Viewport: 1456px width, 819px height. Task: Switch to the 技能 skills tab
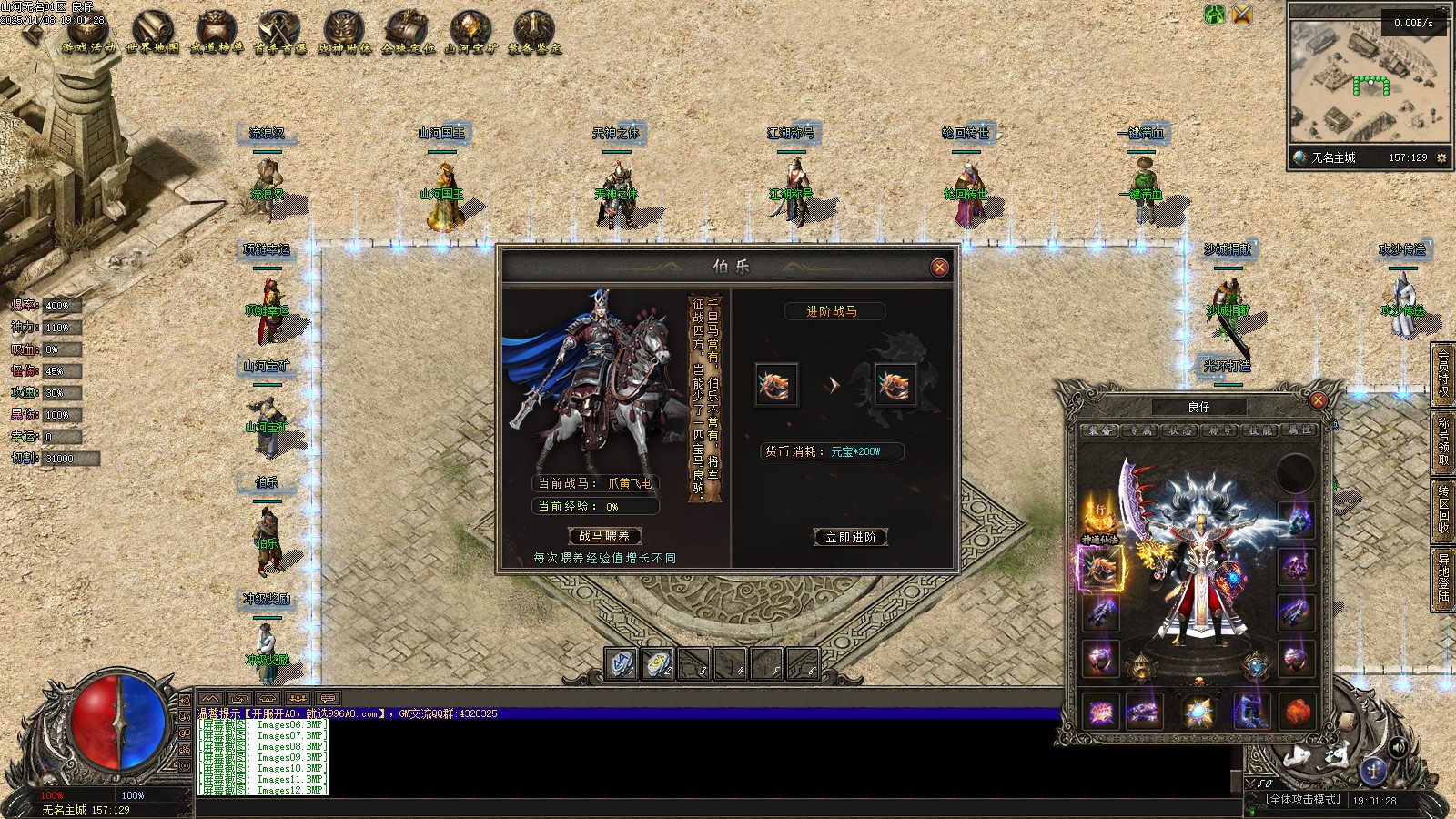pos(1259,430)
